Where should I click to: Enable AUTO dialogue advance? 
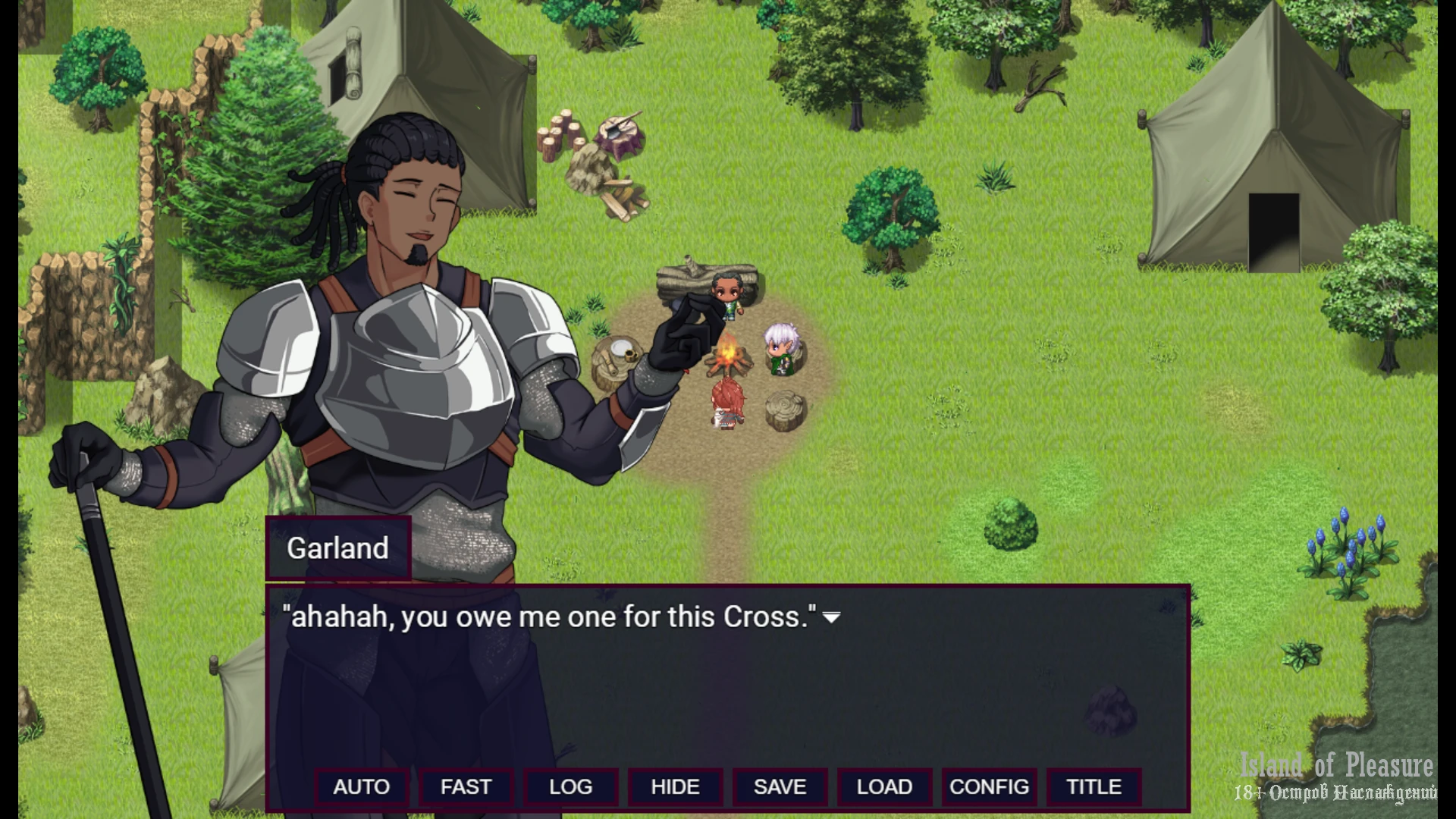point(362,787)
